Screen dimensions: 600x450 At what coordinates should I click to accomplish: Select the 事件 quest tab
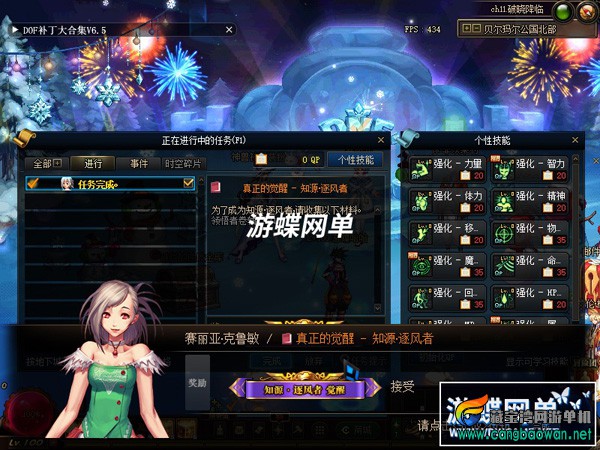[138, 163]
